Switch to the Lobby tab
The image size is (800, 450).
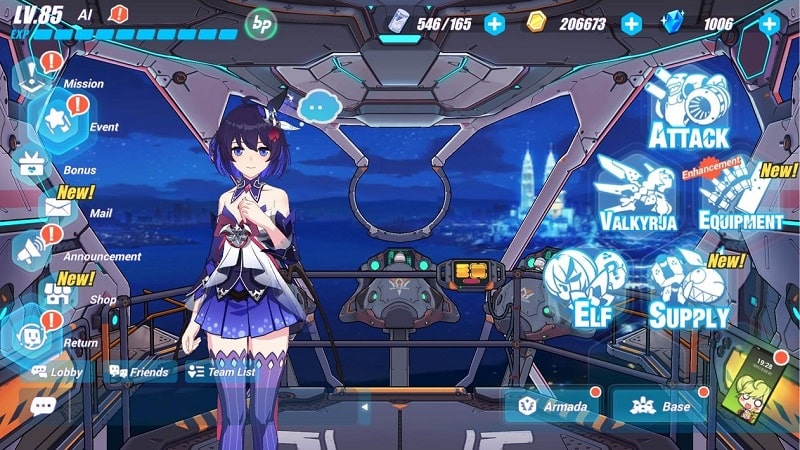pos(56,372)
